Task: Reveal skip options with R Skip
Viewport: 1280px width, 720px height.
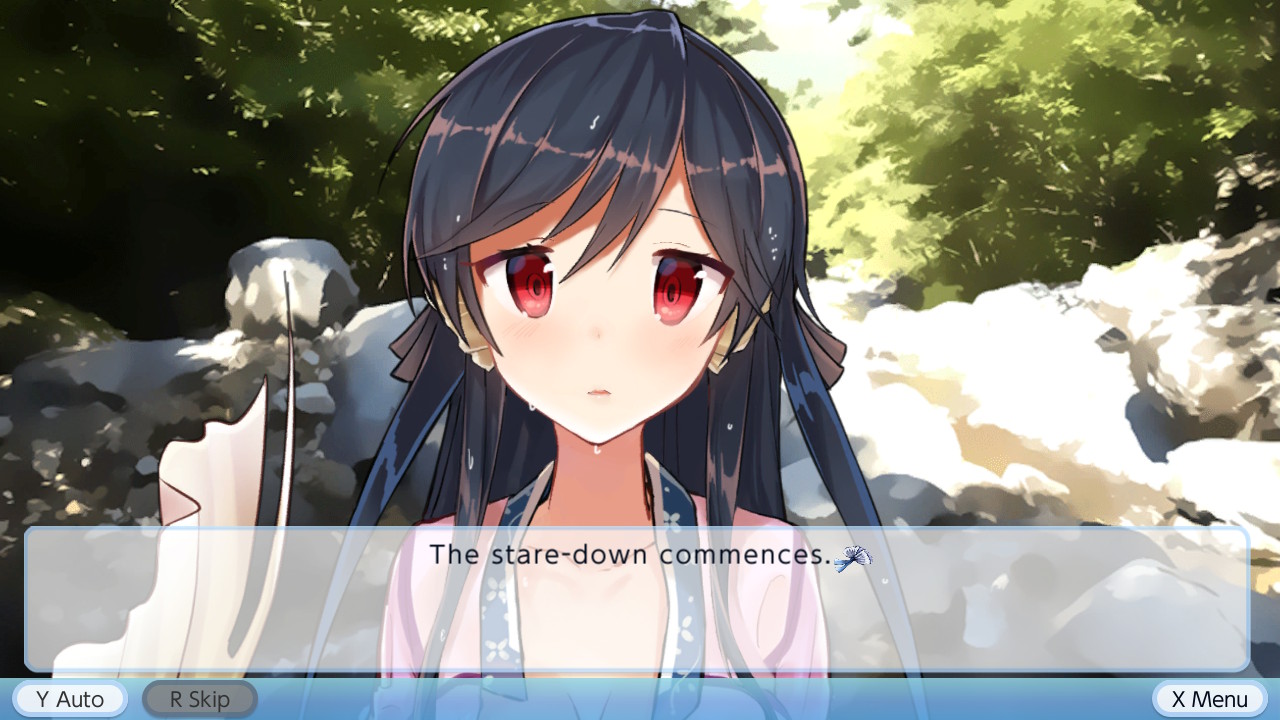Action: tap(199, 699)
